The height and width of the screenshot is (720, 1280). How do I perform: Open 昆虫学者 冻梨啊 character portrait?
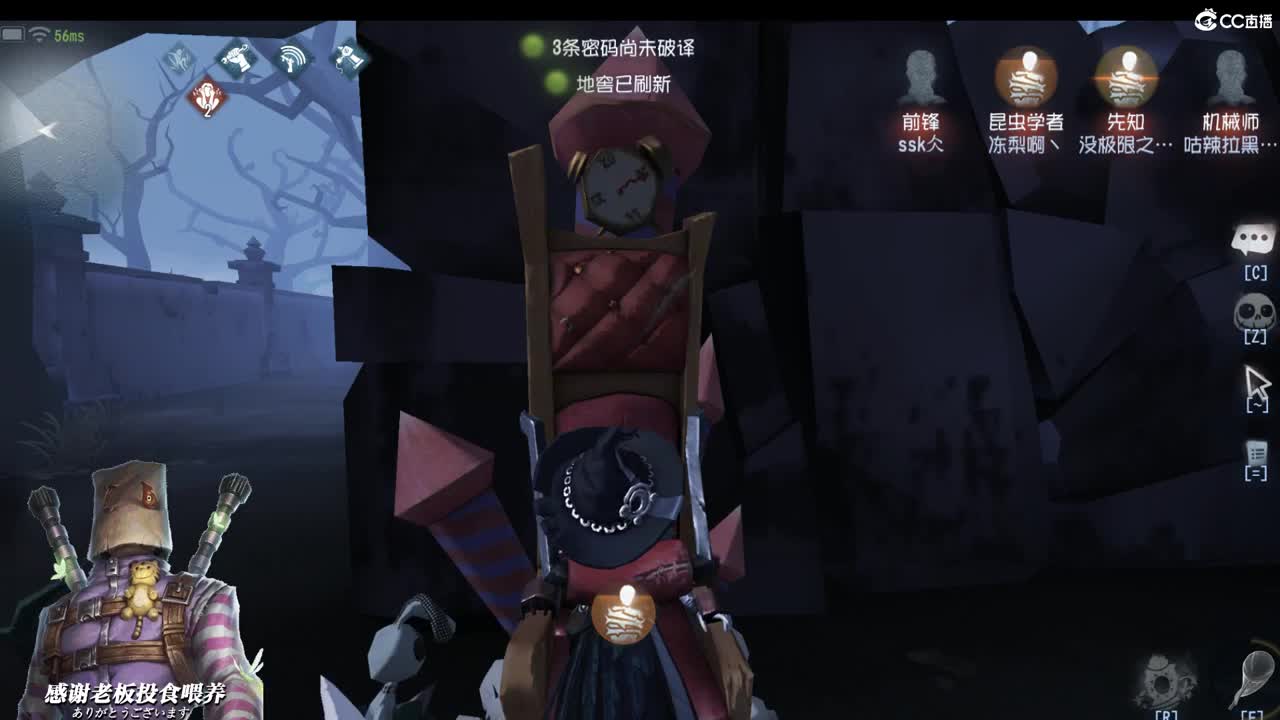tap(1025, 75)
